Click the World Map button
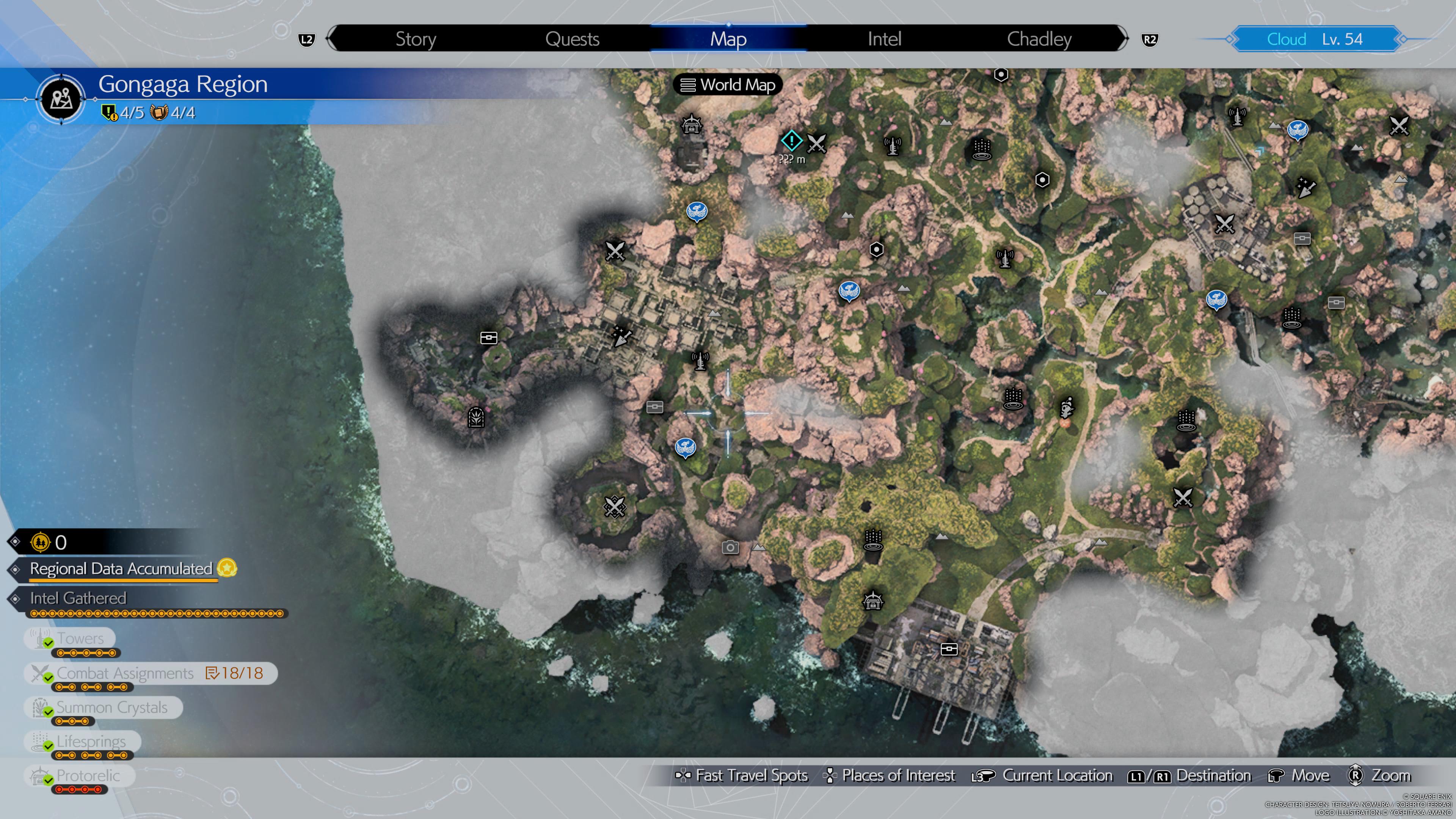Image resolution: width=1456 pixels, height=819 pixels. point(727,85)
